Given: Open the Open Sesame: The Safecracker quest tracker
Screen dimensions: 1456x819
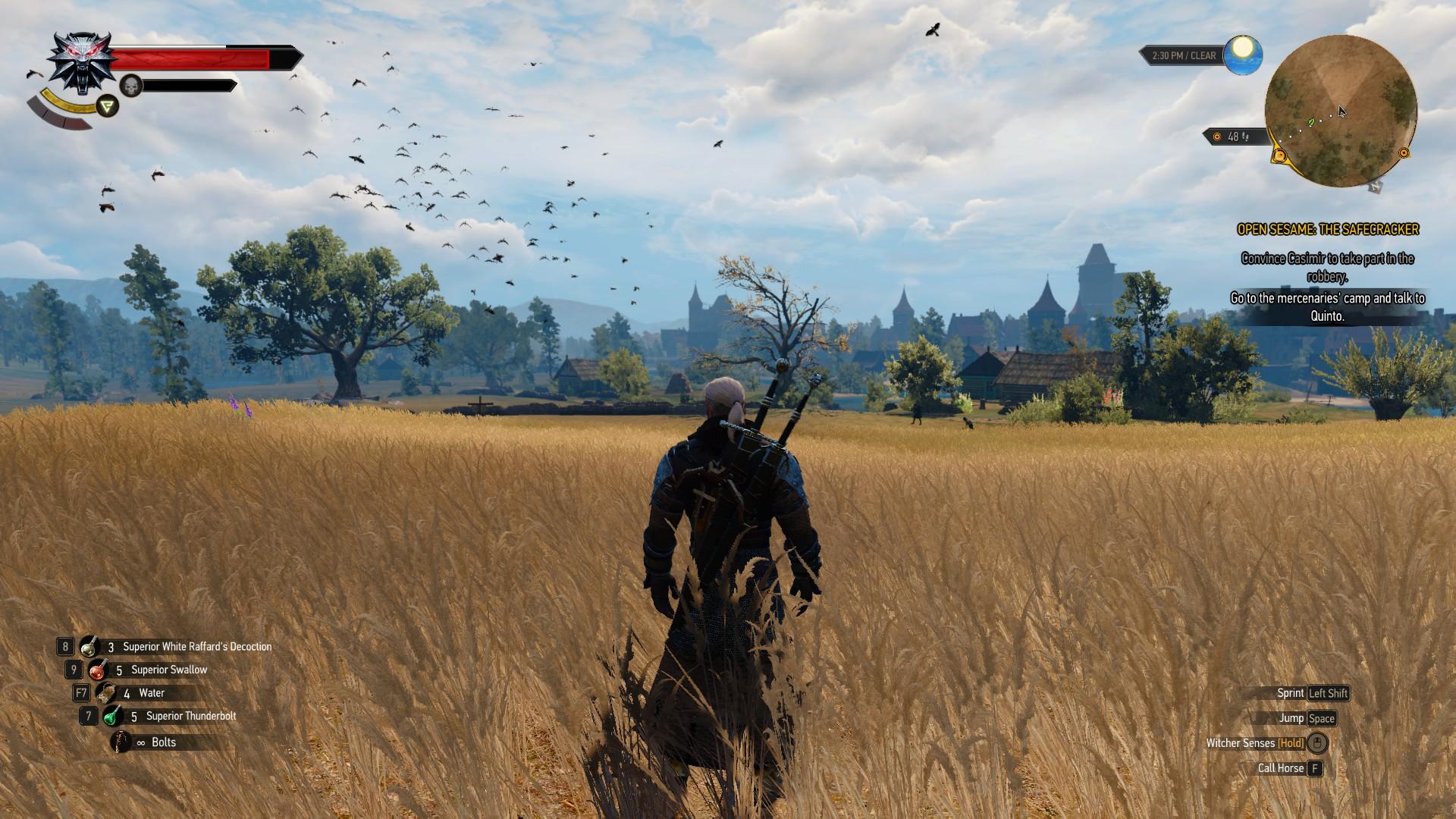Looking at the screenshot, I should pos(1328,229).
